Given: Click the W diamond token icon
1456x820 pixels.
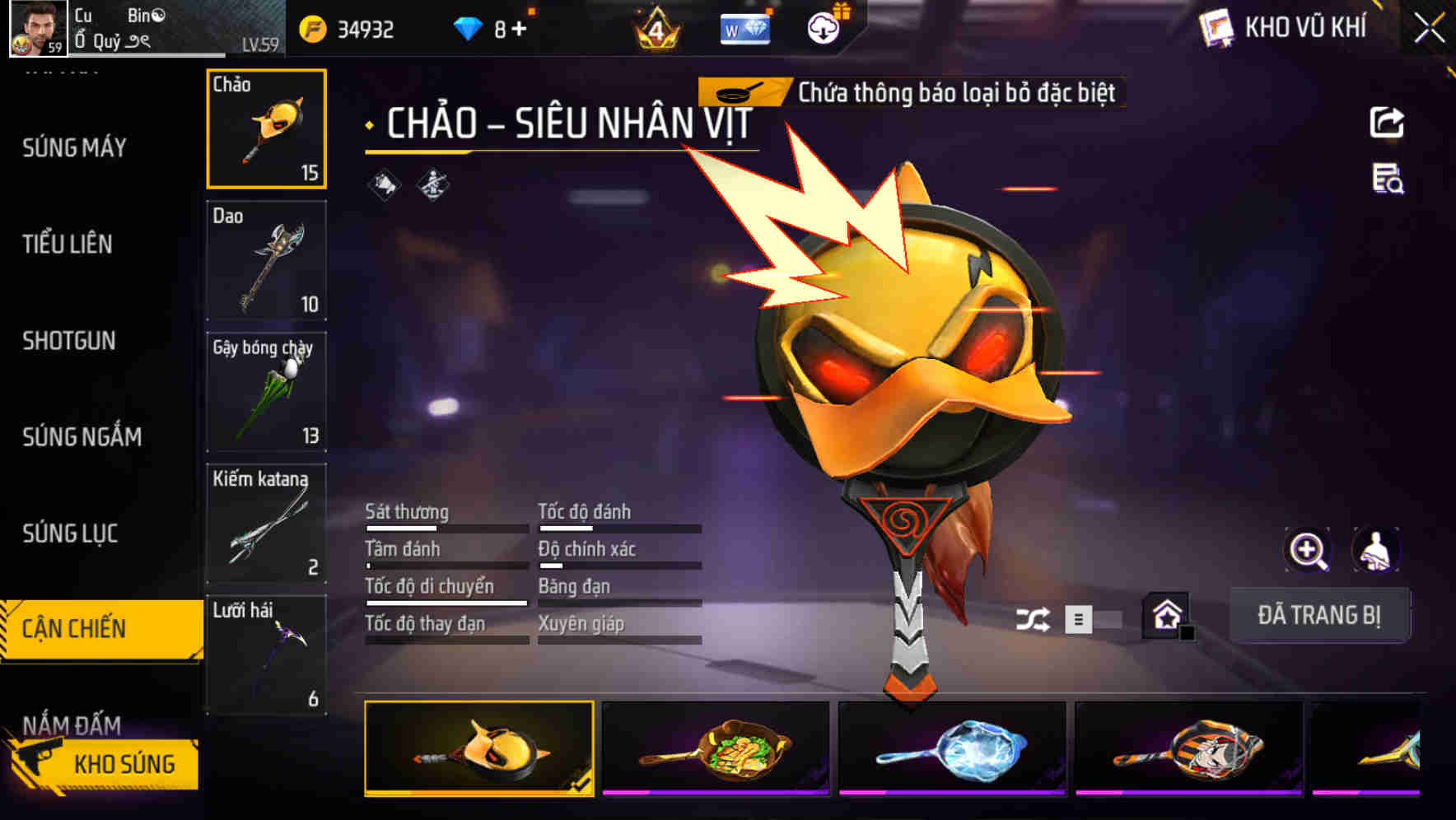Looking at the screenshot, I should point(744,30).
